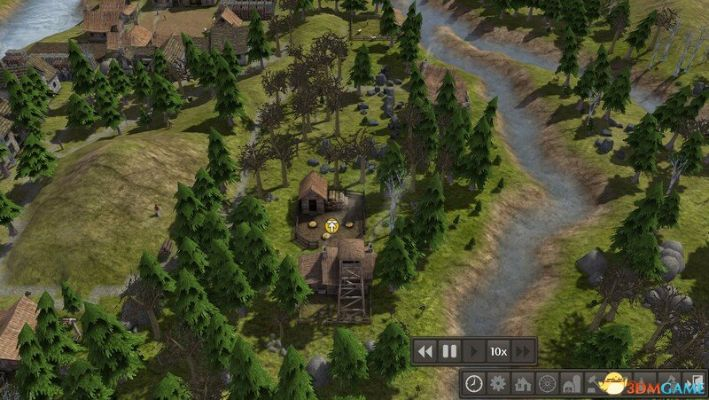
Task: Select the 10x speed button
Action: [x=498, y=351]
